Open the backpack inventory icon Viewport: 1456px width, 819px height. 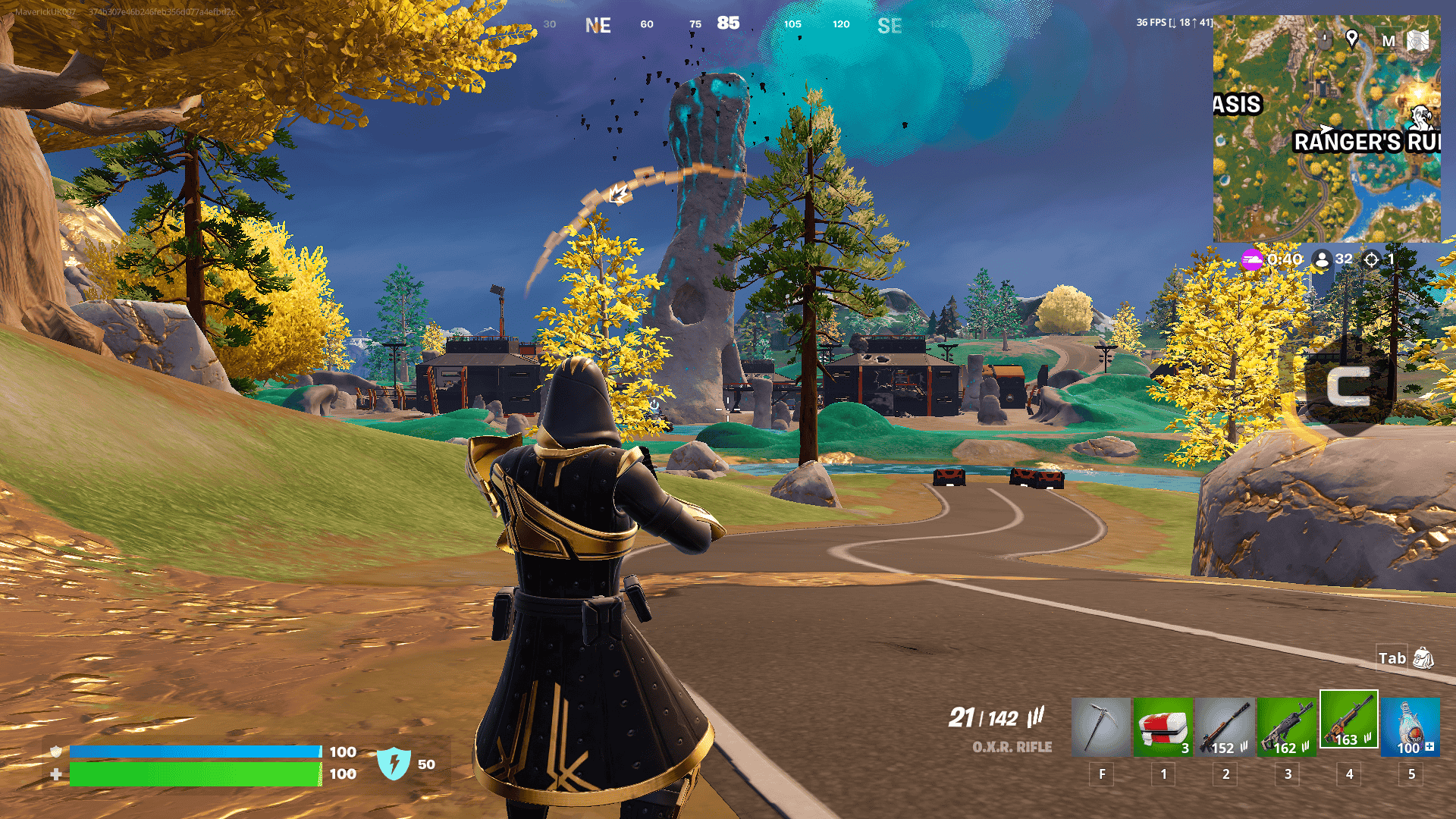point(1423,658)
